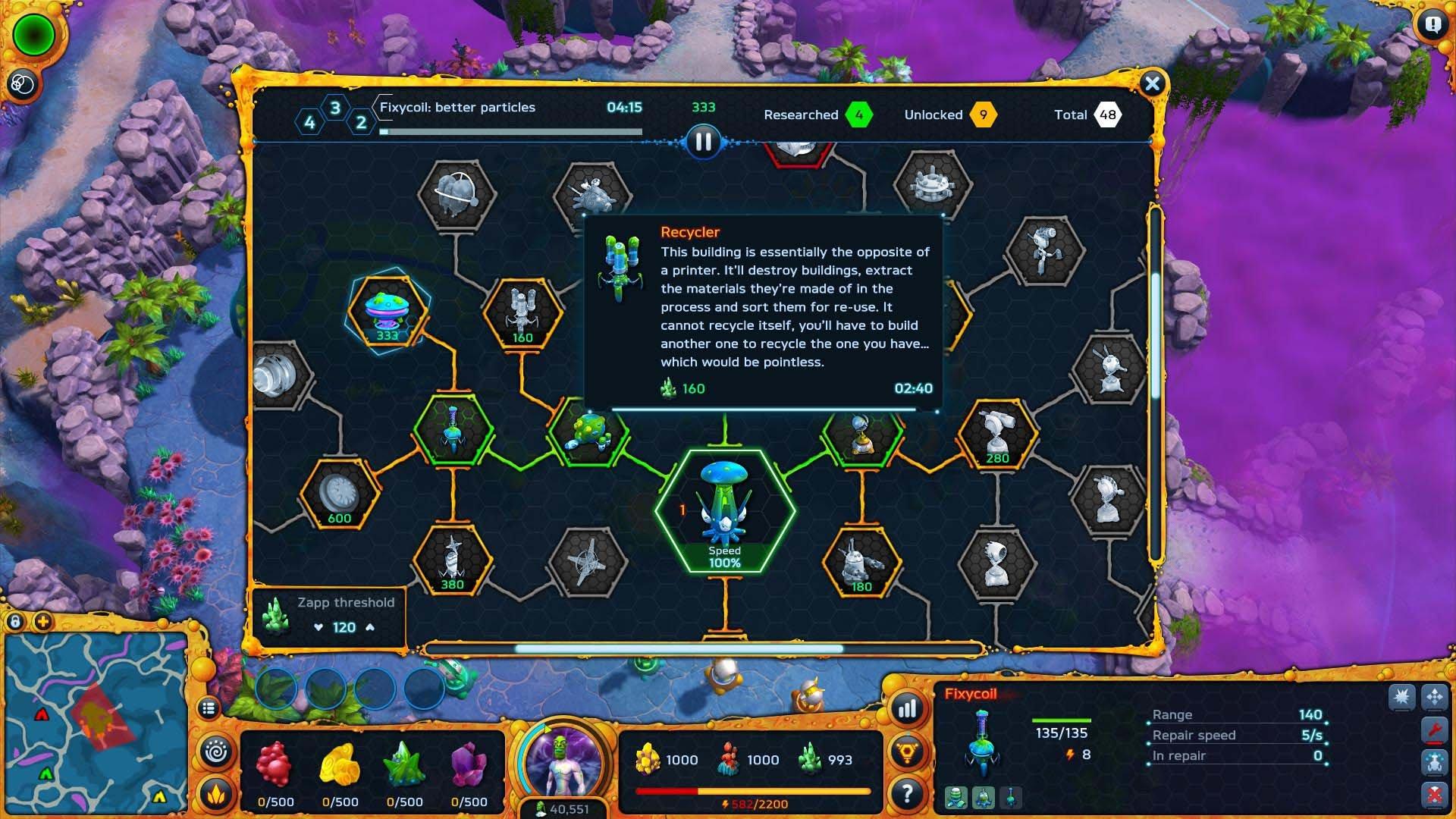Viewport: 1456px width, 819px height.
Task: Select the repair wrench icon in Fixycoil panel
Action: tap(1434, 728)
